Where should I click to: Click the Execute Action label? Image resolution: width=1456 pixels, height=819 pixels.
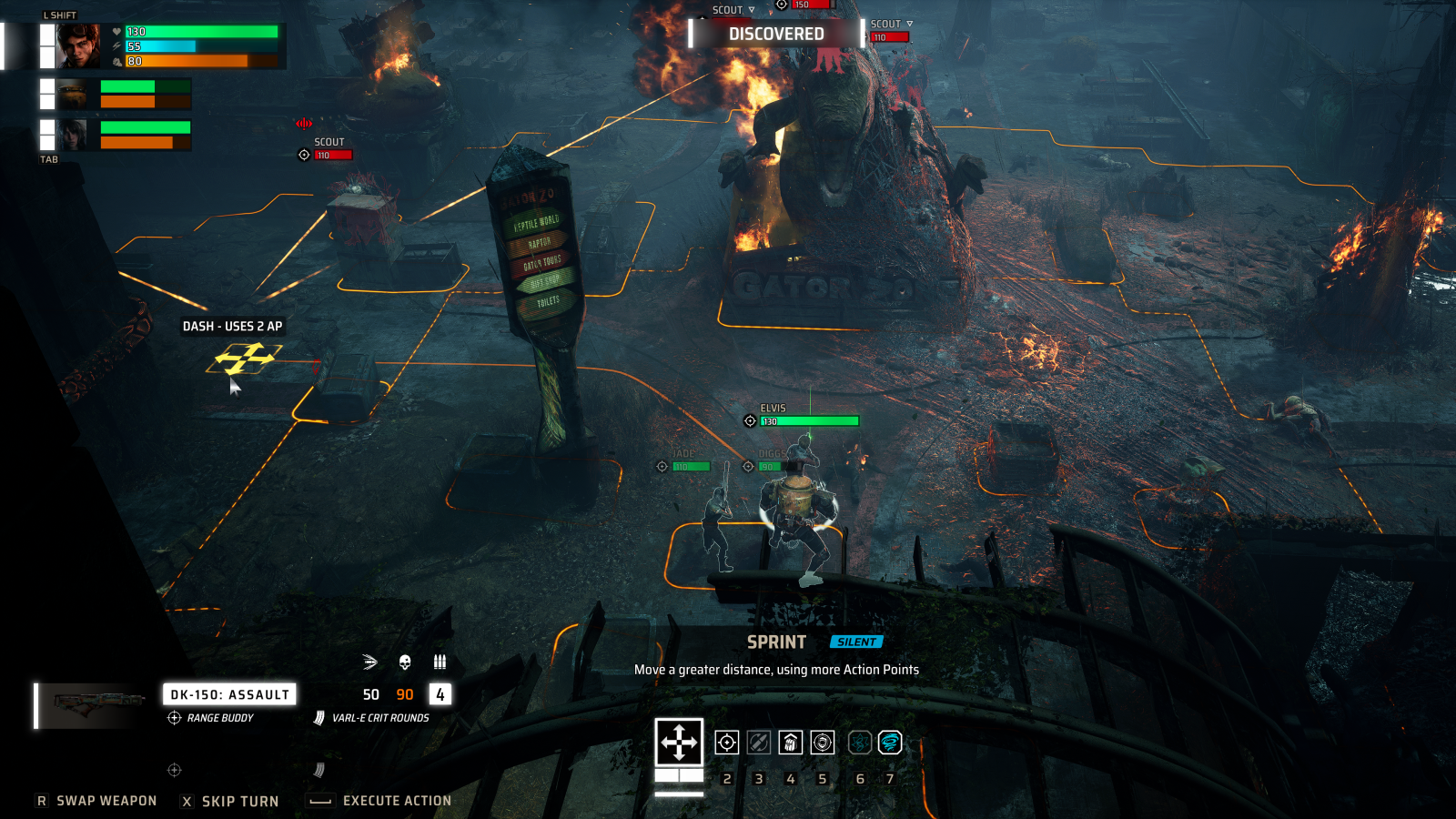coord(397,801)
